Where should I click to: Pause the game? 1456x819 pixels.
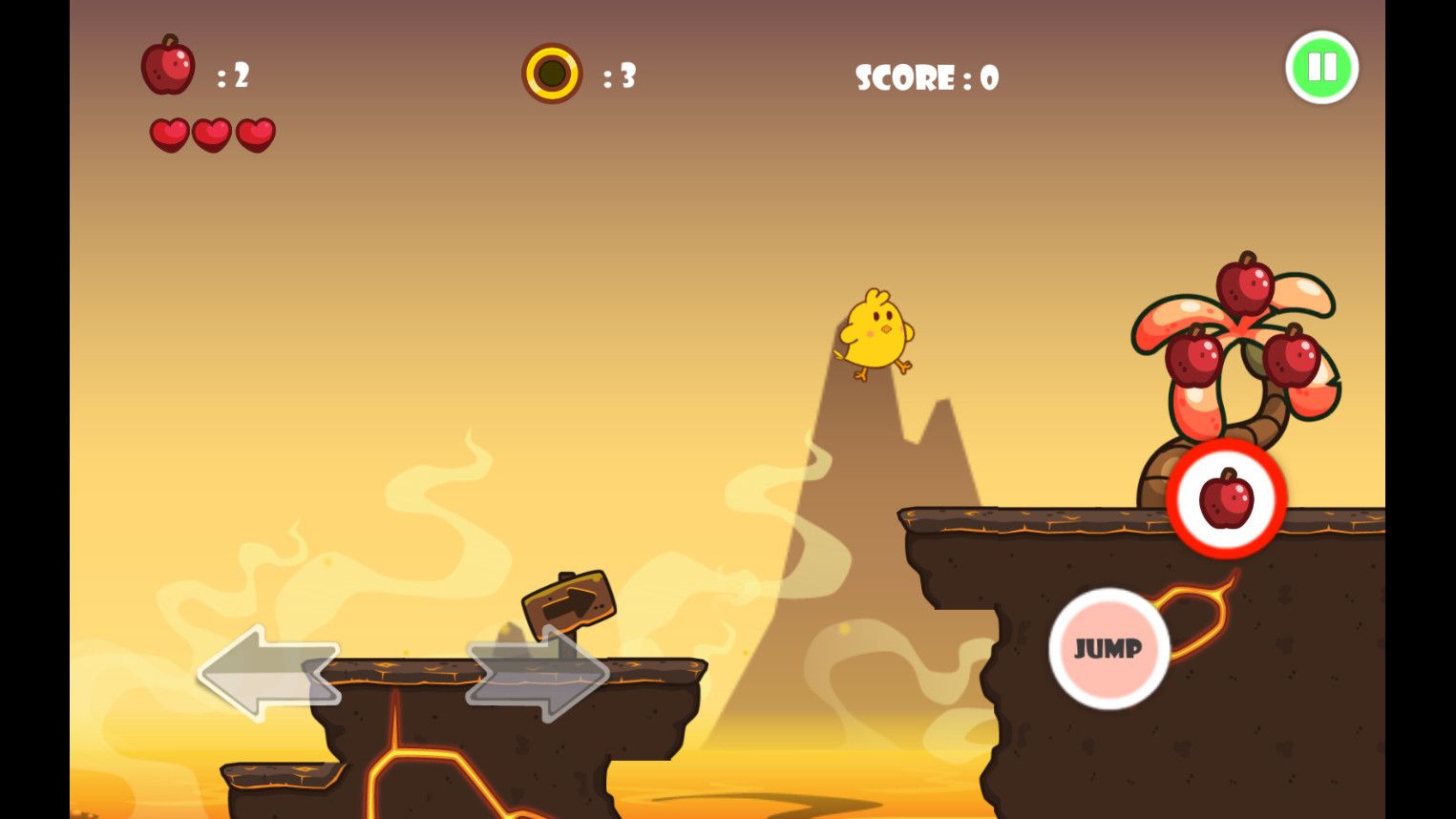coord(1321,67)
